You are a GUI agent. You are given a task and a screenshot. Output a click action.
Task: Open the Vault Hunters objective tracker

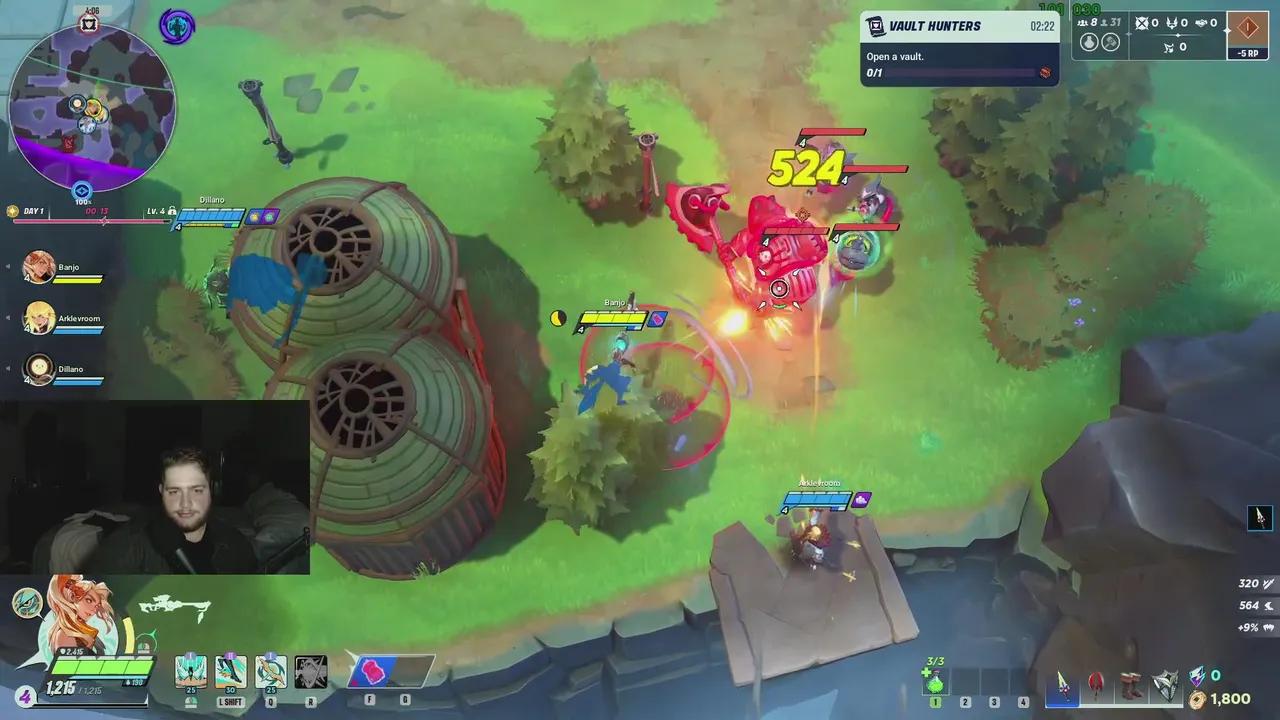(x=959, y=48)
